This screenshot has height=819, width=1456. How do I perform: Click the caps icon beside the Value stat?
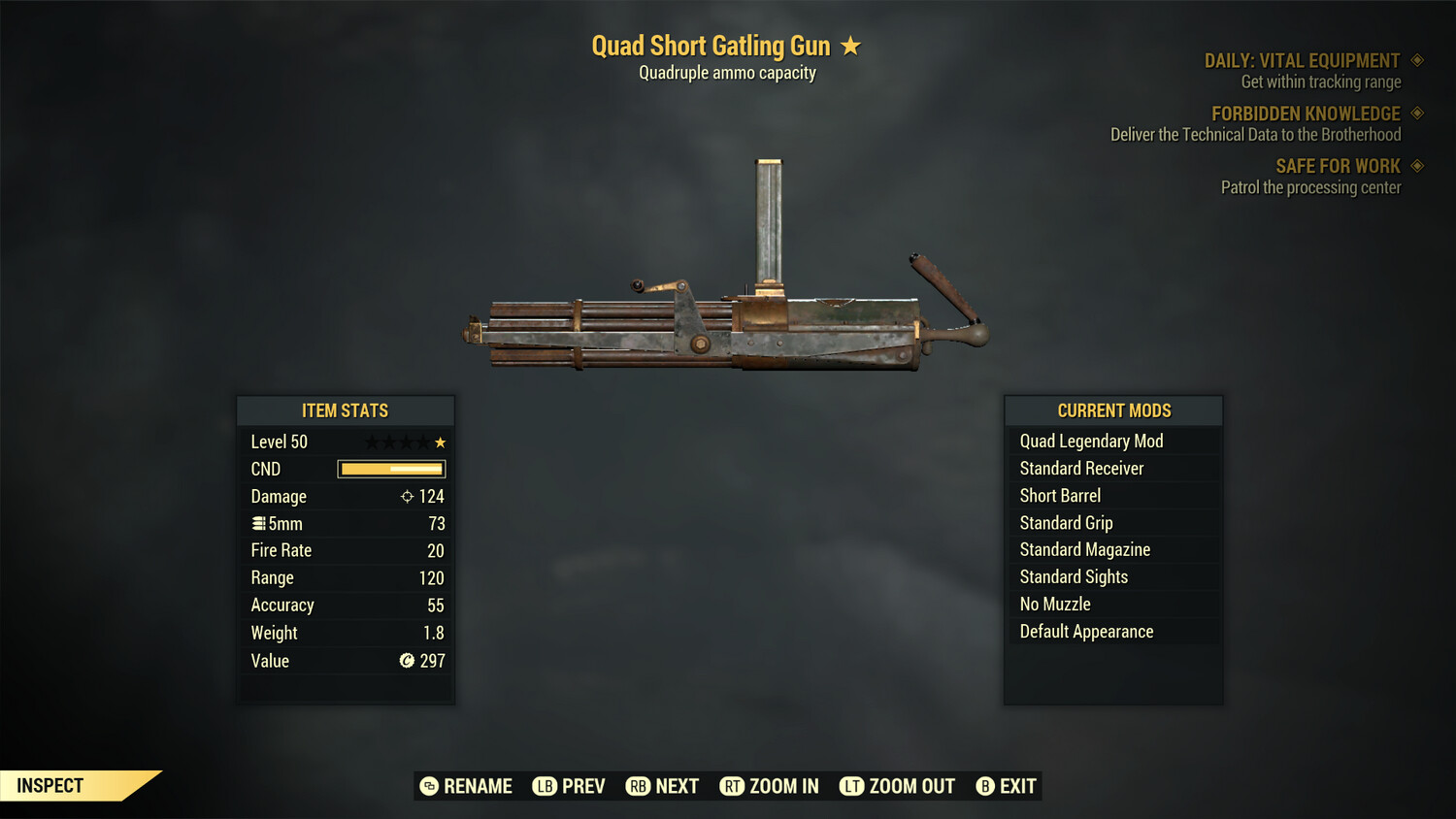pos(407,661)
